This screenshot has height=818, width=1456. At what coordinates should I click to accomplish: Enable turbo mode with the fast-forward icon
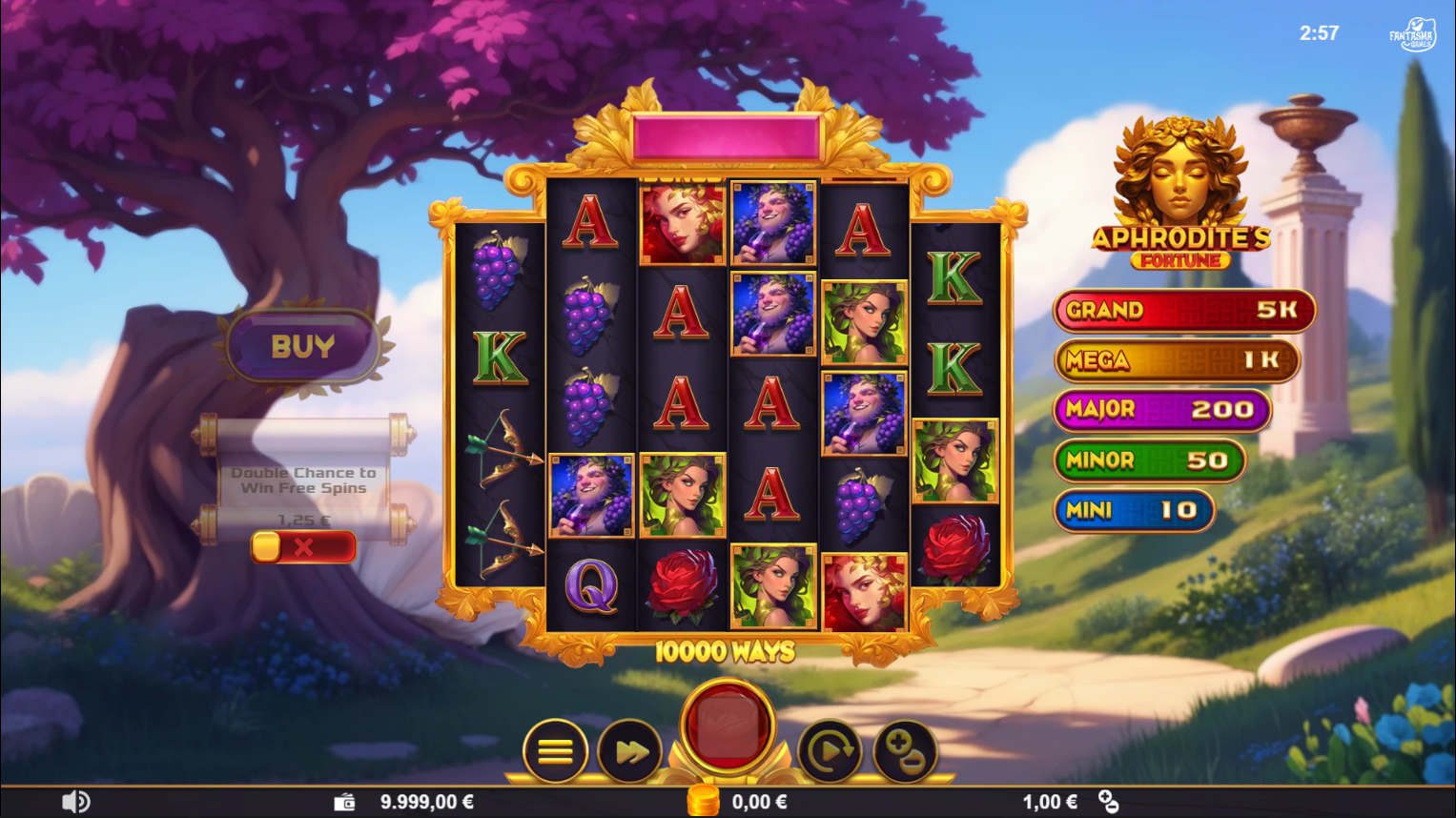(x=630, y=751)
